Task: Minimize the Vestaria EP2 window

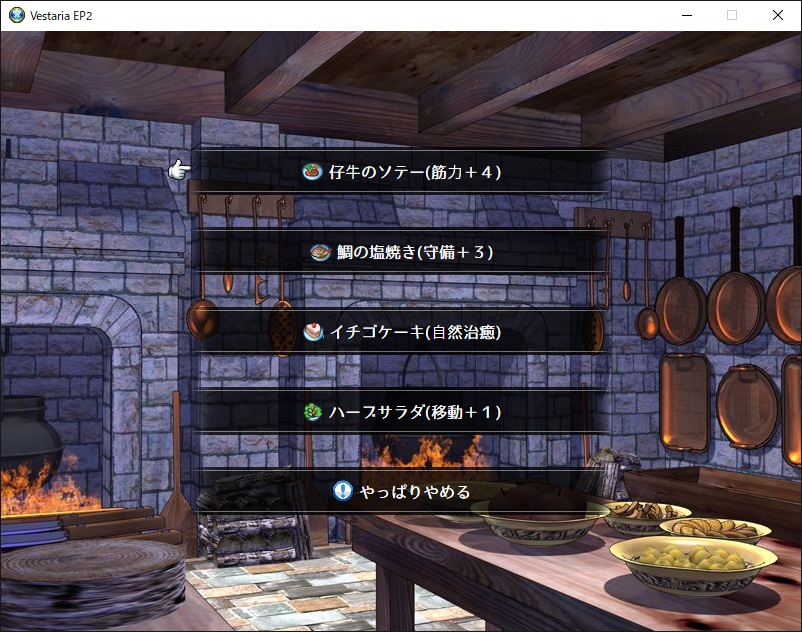Action: [686, 15]
